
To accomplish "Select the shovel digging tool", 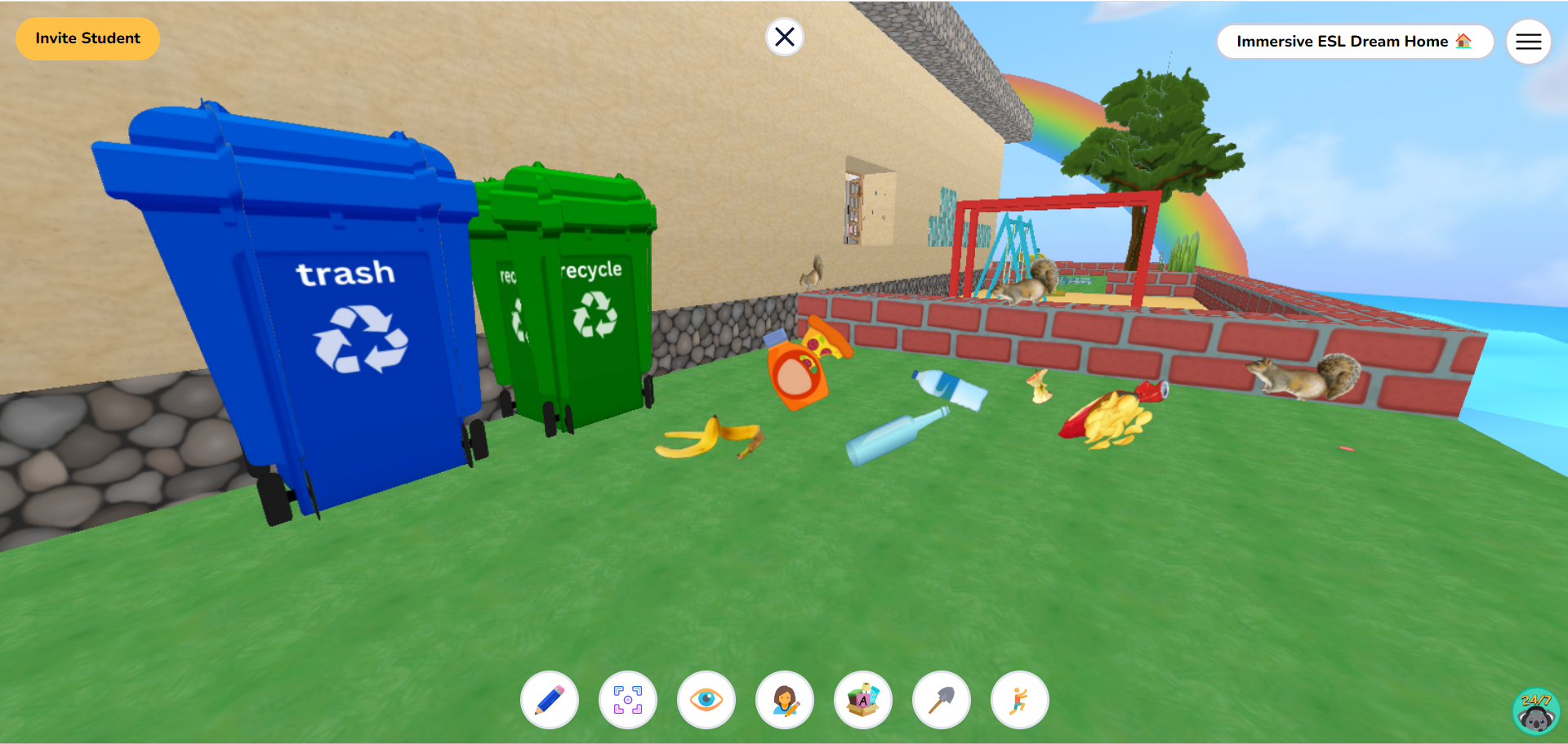I will tap(942, 700).
